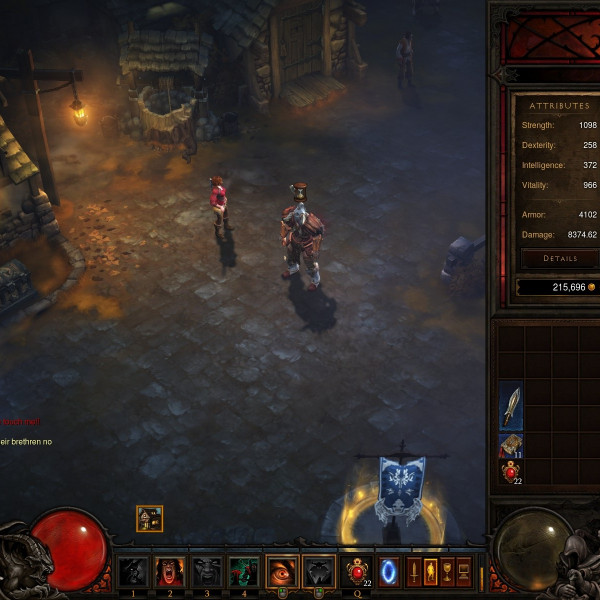Activate the dark horned skill in slot 1

(x=133, y=572)
